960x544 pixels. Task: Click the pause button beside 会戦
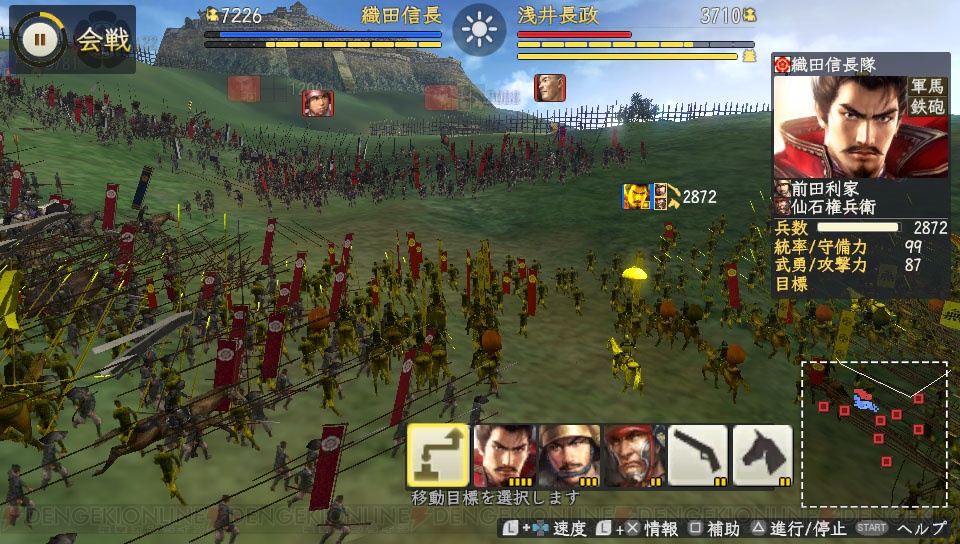tap(40, 40)
